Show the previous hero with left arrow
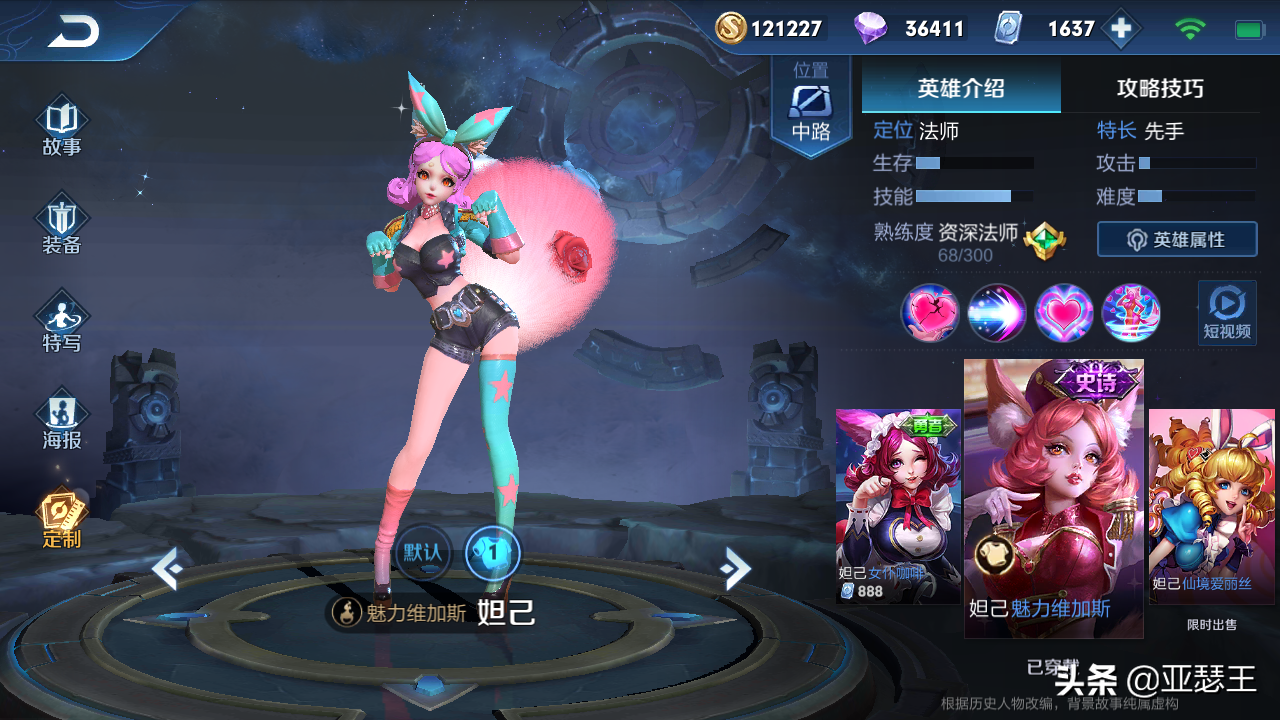1280x720 pixels. (x=167, y=569)
